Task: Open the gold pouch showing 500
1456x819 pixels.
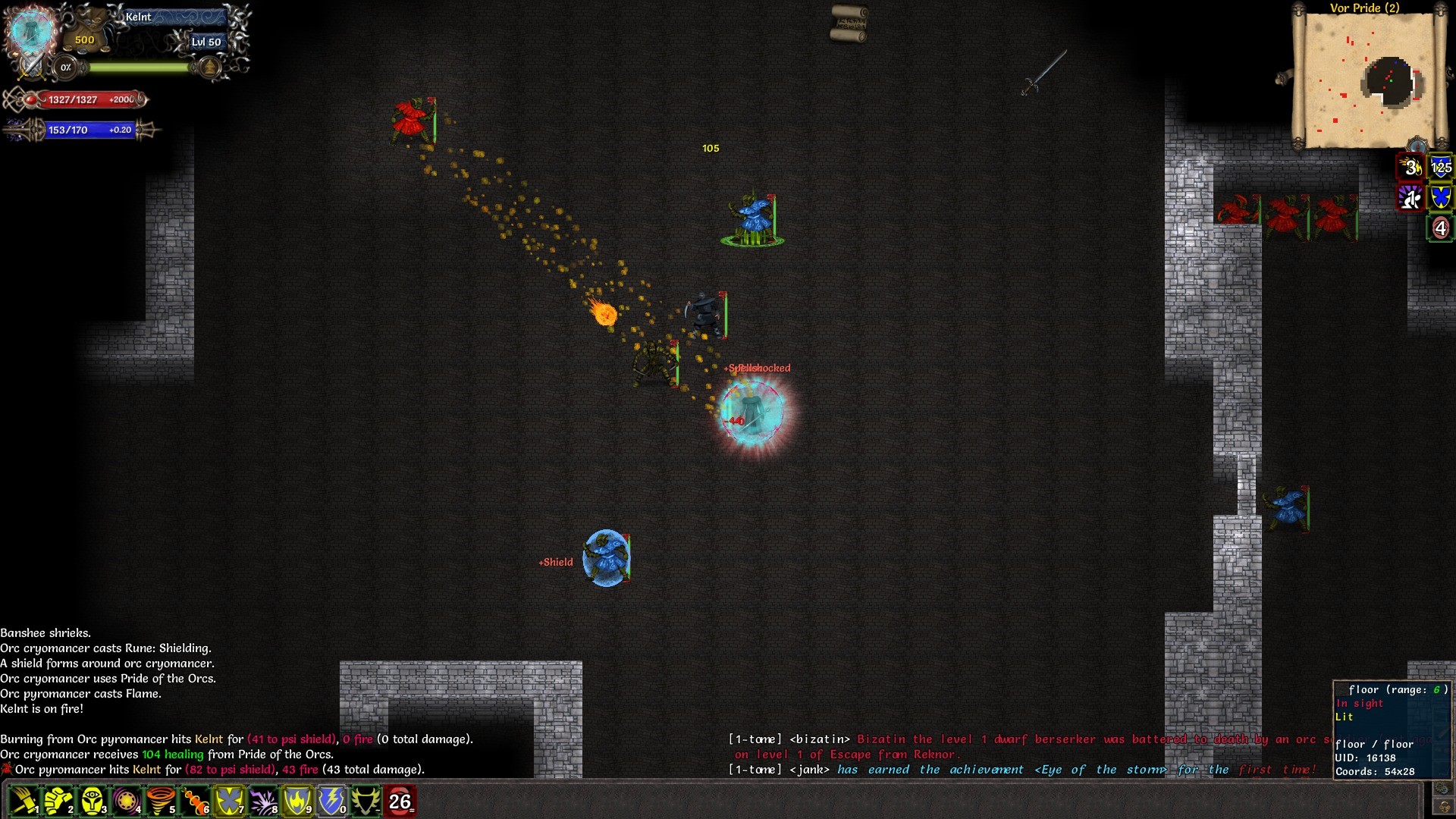Action: 85,39
